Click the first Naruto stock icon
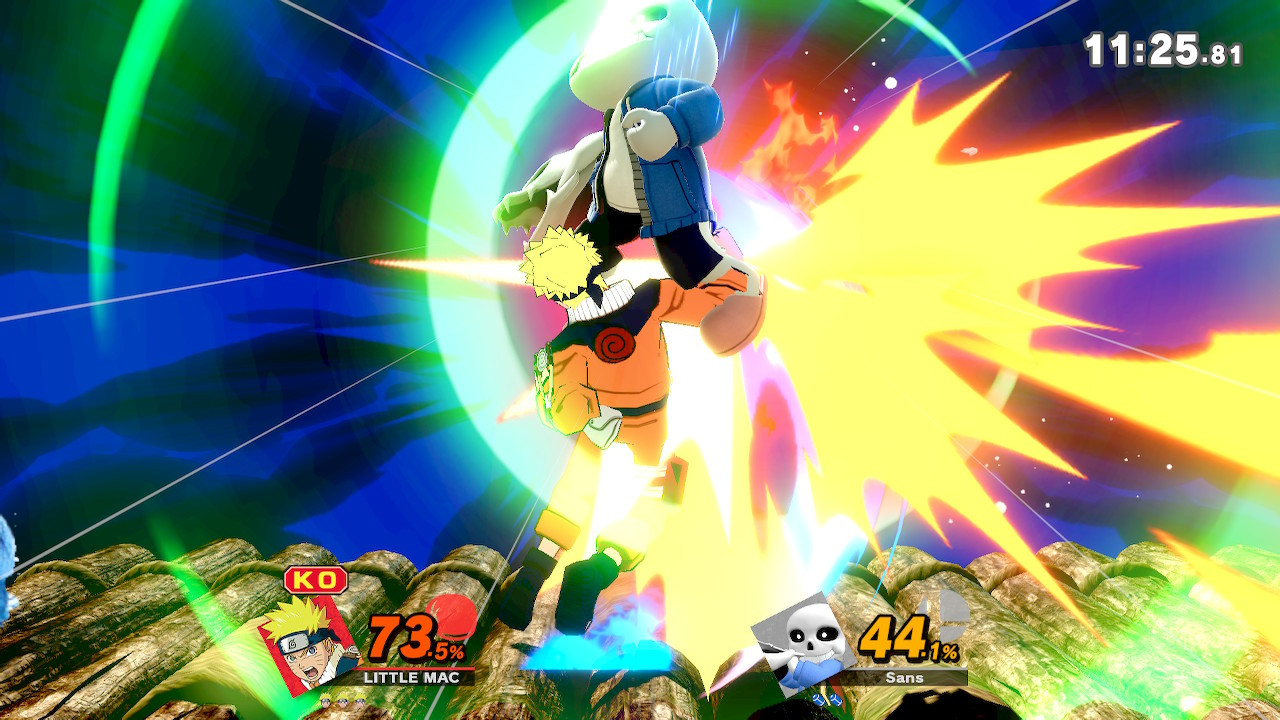This screenshot has height=720, width=1280. point(327,700)
